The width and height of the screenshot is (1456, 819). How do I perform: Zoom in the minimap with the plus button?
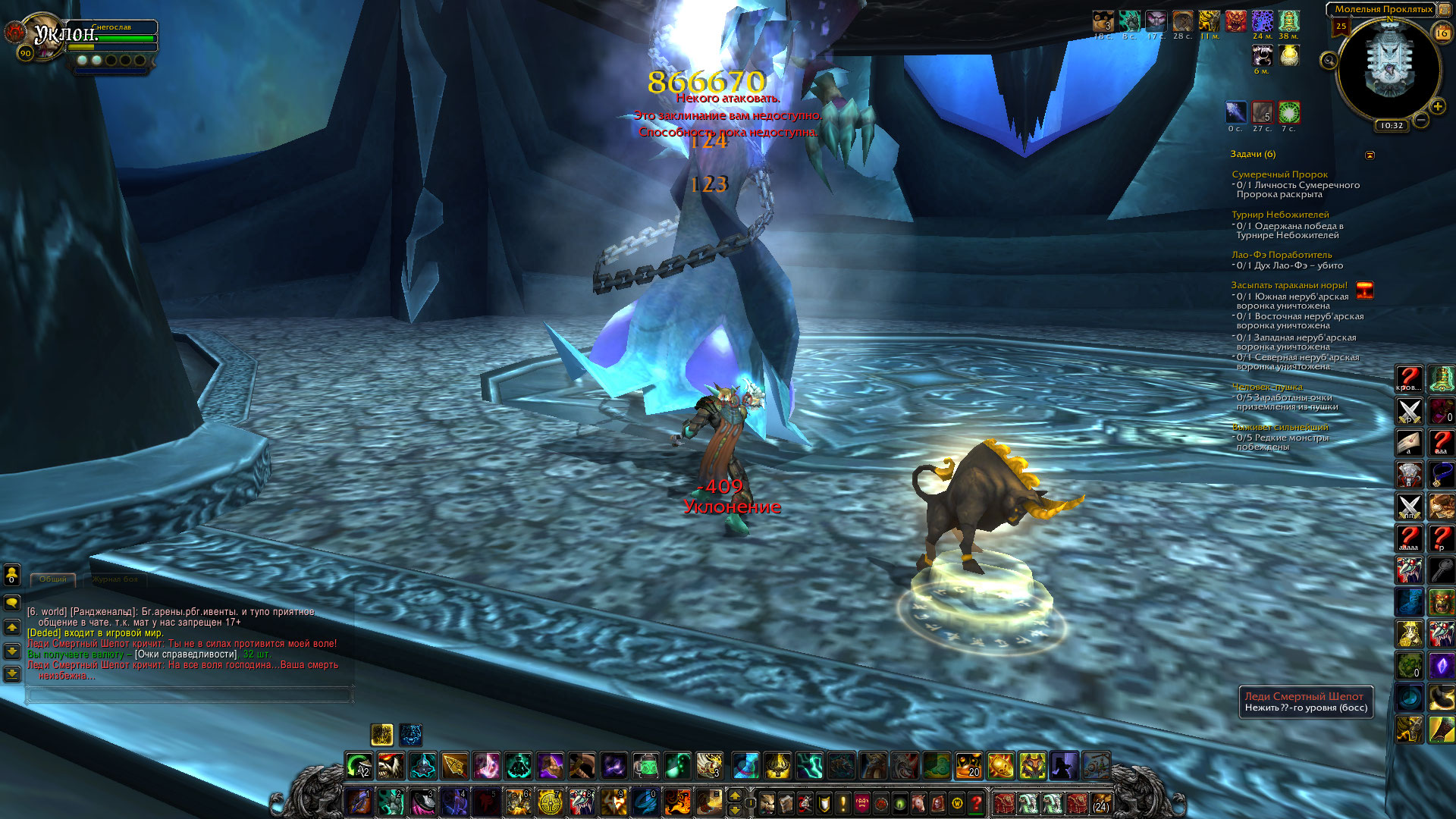tap(1437, 107)
